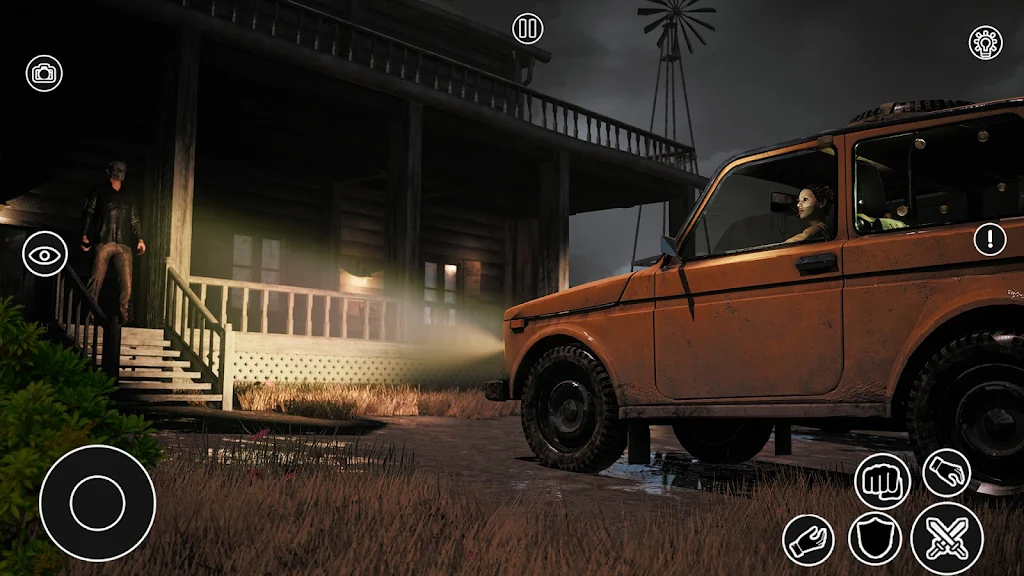Tap the upward open hand button
The image size is (1024, 576).
808,540
